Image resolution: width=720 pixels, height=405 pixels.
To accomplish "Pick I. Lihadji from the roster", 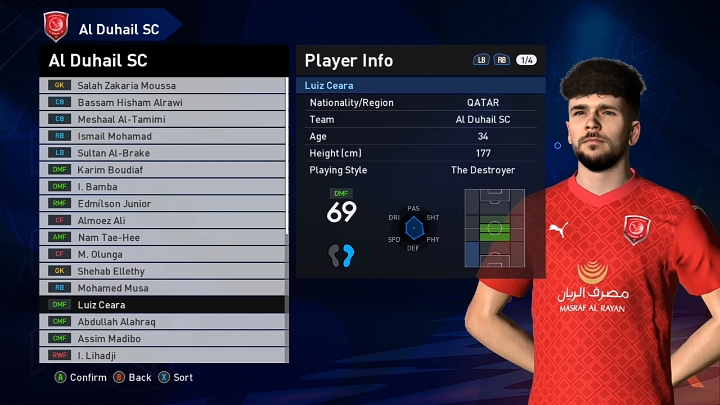I will coord(160,355).
